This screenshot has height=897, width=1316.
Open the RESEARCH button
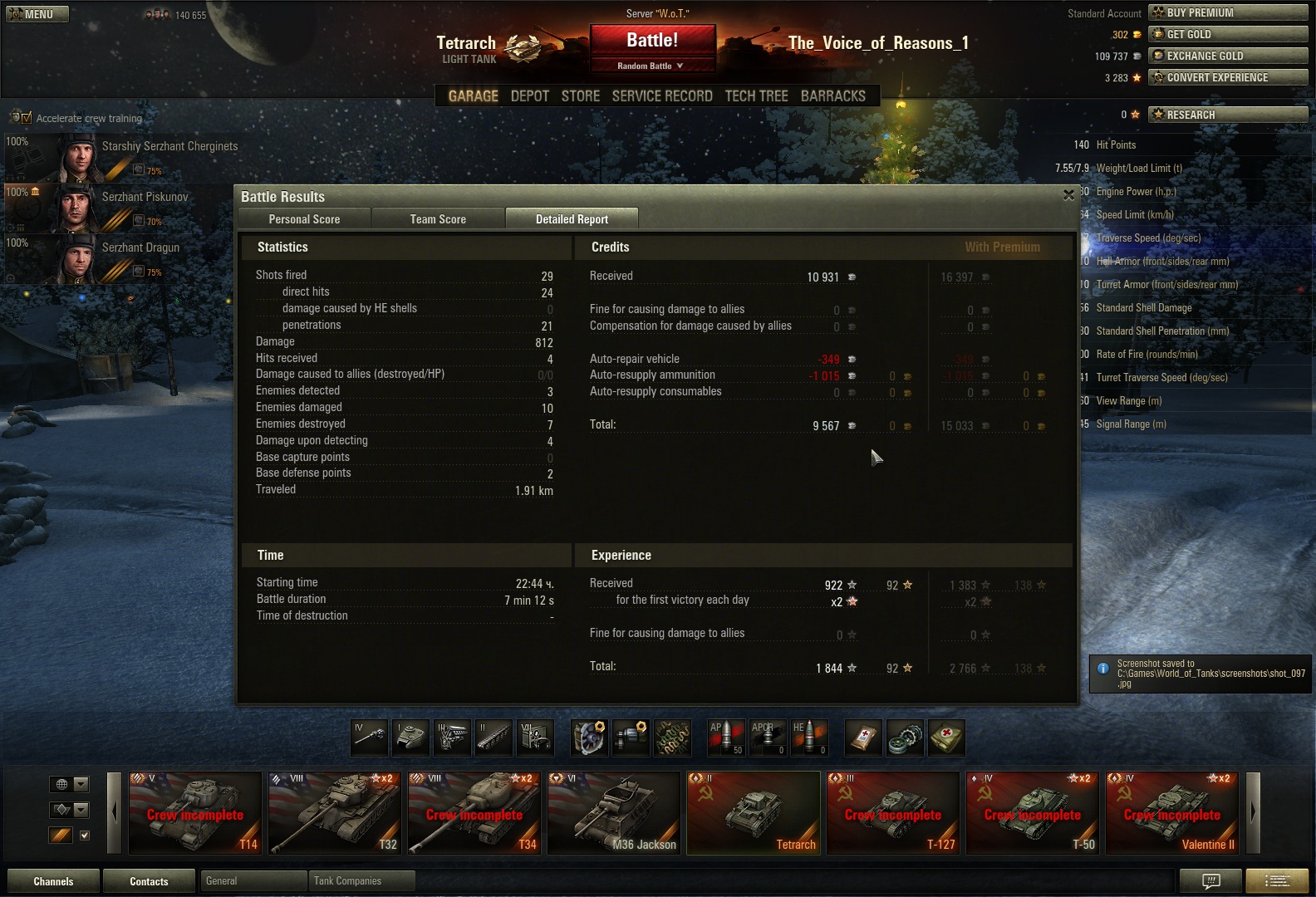pos(1227,115)
